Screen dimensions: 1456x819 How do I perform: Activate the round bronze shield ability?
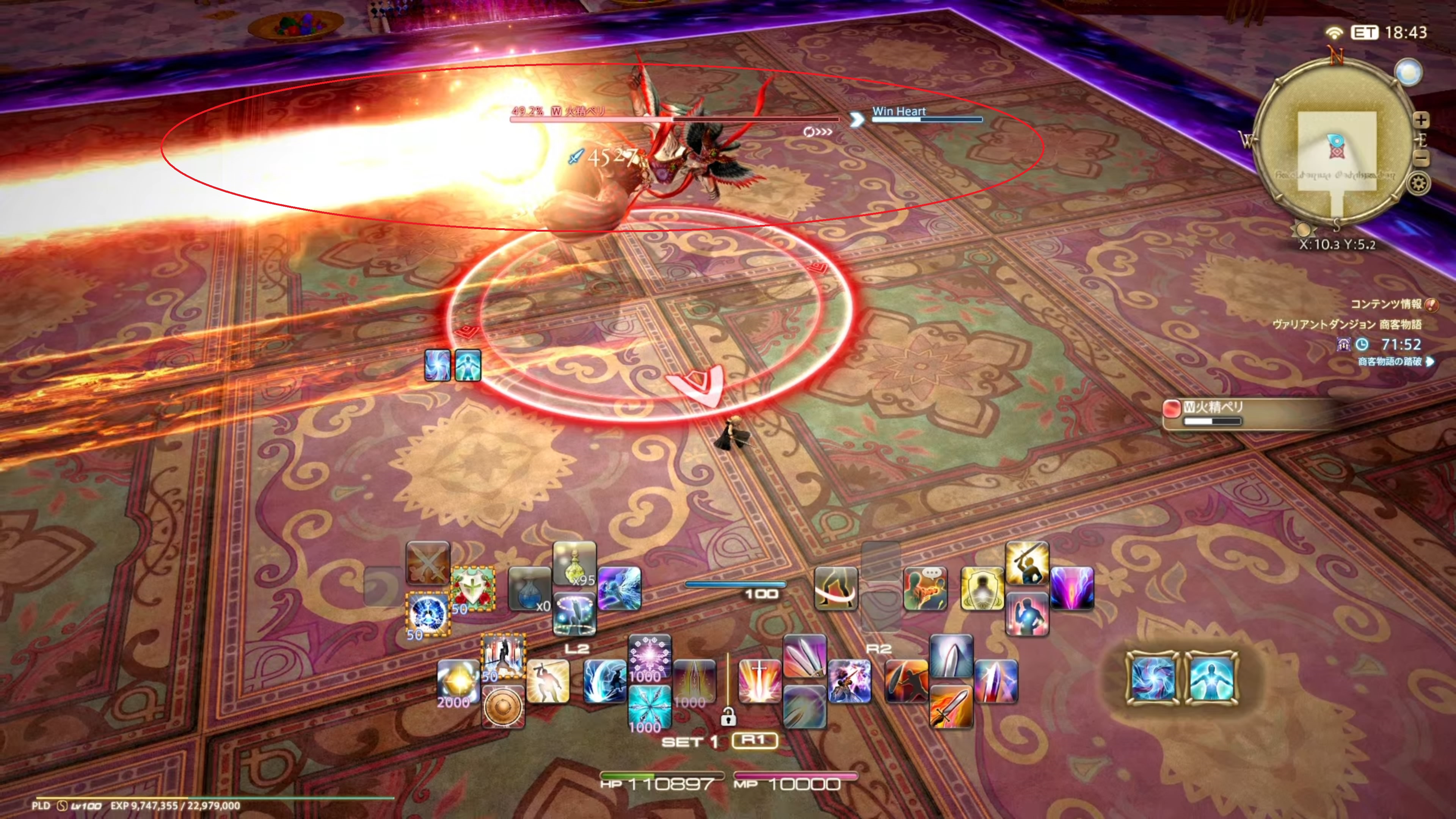pyautogui.click(x=503, y=706)
